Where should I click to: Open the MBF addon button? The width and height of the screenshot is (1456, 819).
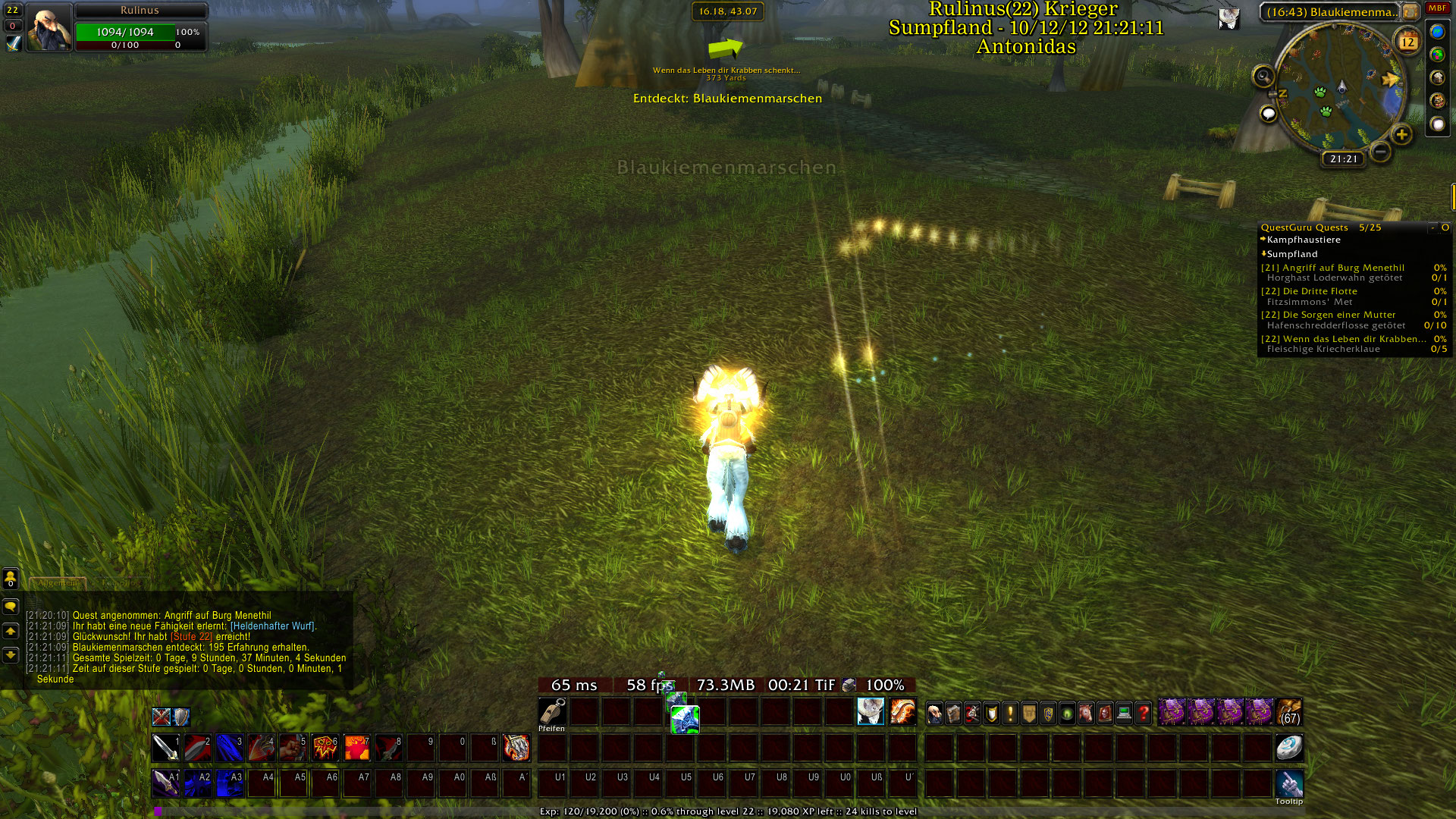point(1437,8)
